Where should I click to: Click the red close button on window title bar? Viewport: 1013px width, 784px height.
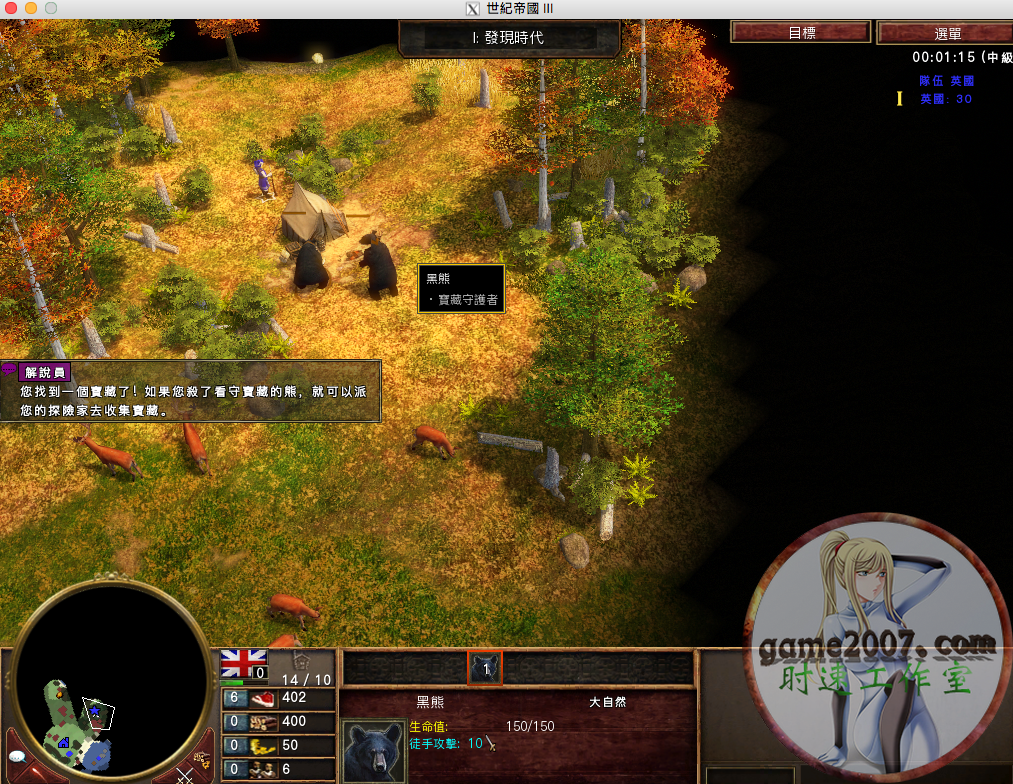(x=11, y=8)
